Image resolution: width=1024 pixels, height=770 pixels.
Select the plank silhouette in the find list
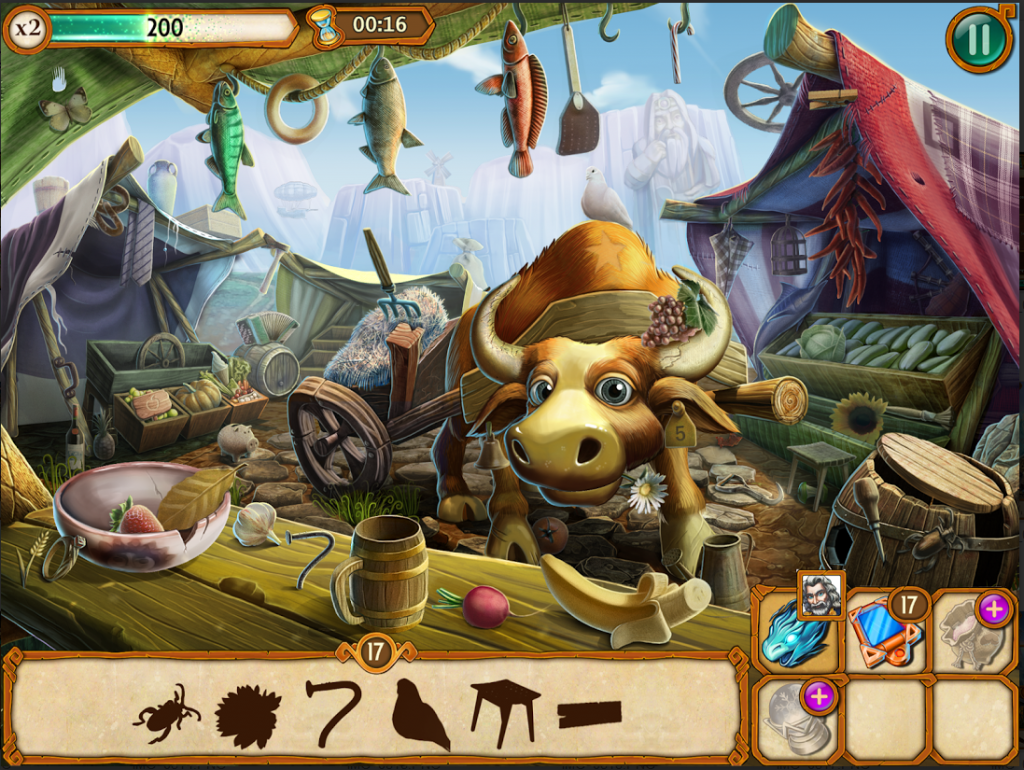589,714
